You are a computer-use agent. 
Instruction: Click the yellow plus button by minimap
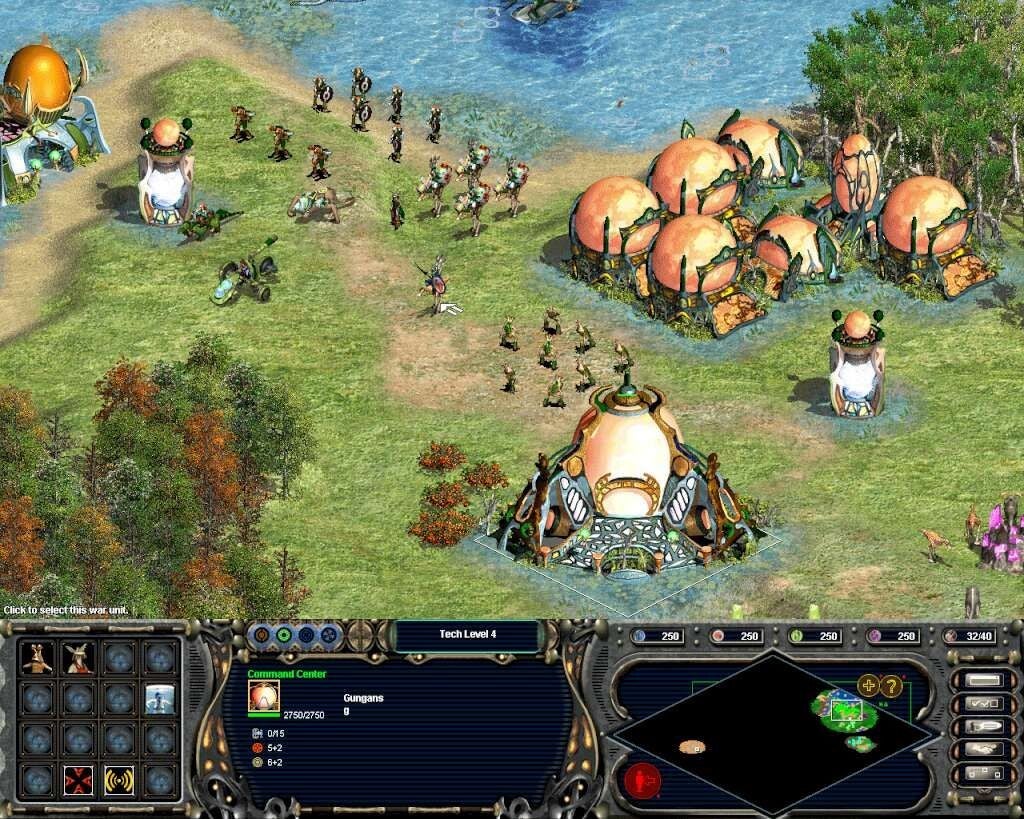(867, 686)
